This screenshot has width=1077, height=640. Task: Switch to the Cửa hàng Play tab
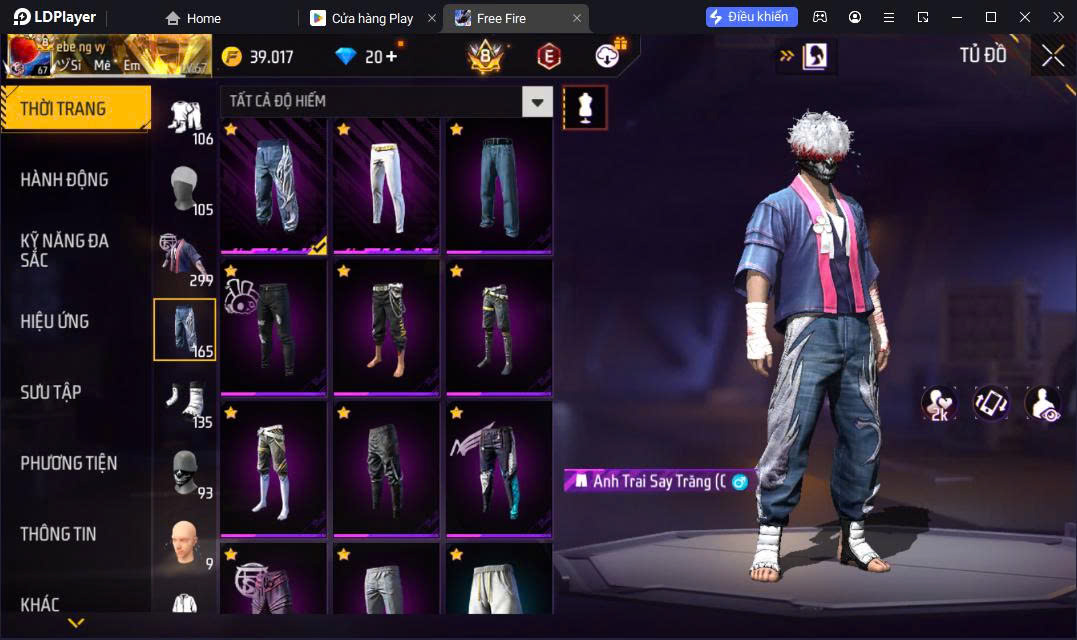tap(371, 18)
